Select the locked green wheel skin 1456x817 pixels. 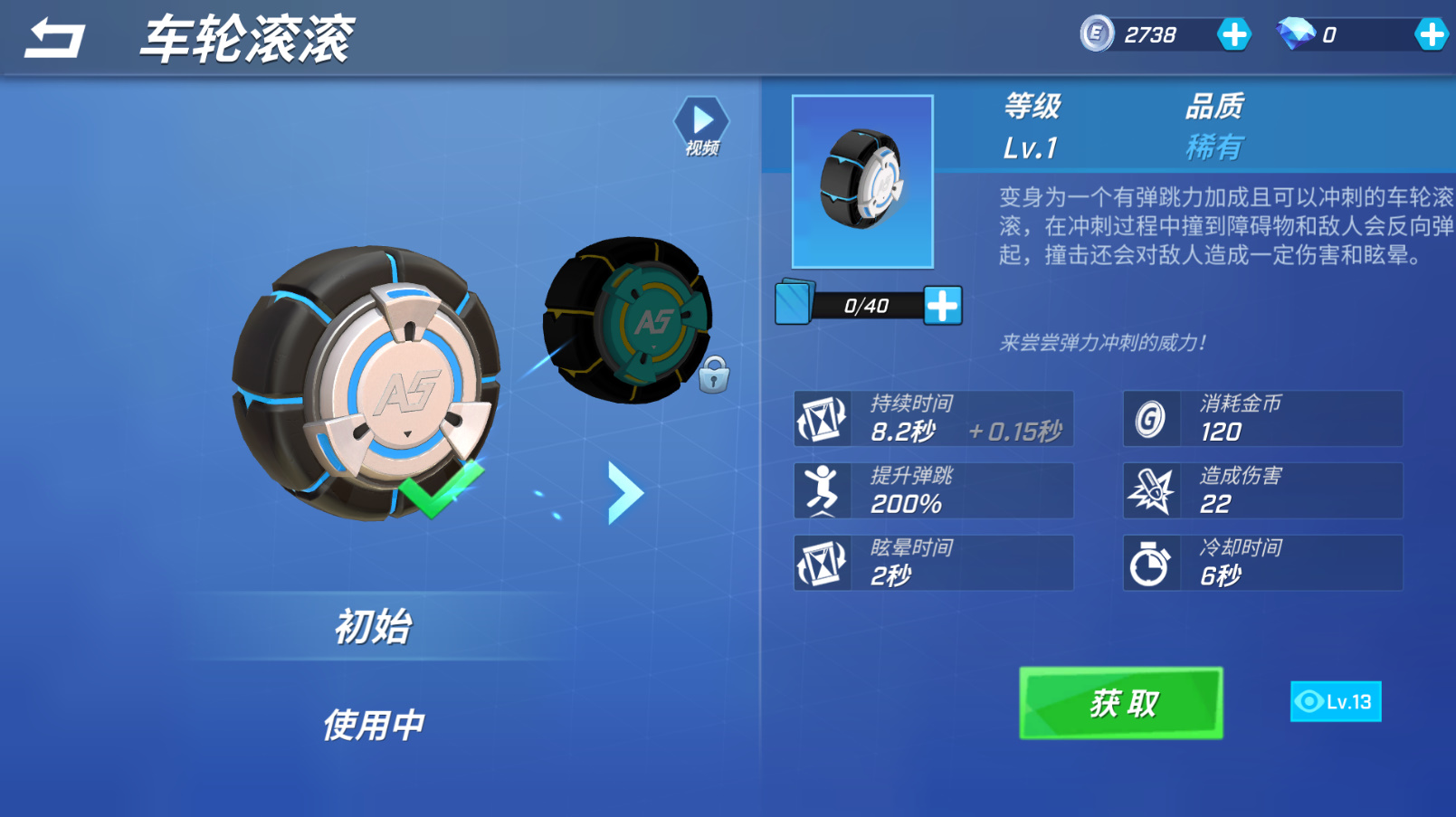tap(629, 320)
